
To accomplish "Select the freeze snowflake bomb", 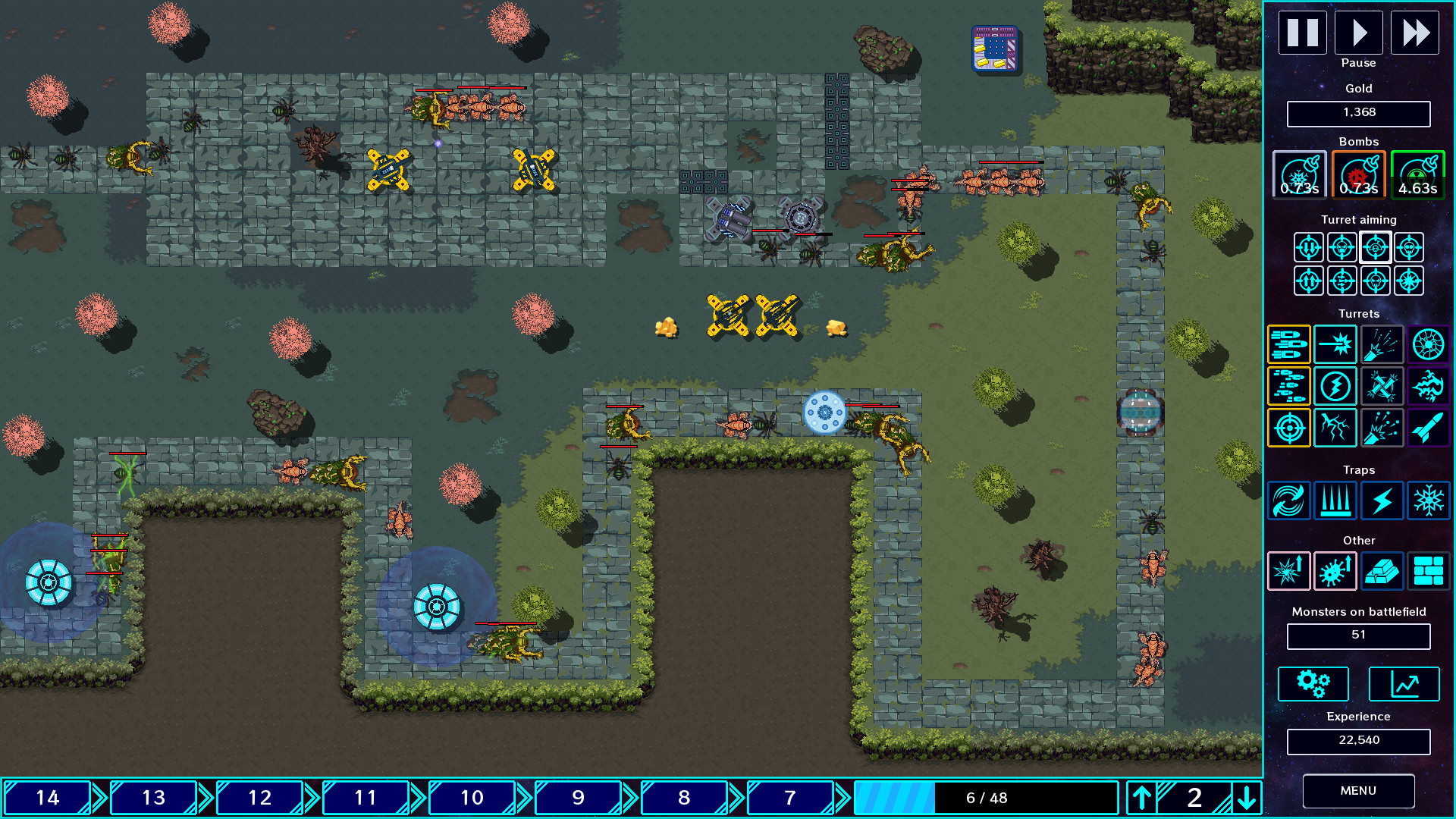I will [1298, 174].
